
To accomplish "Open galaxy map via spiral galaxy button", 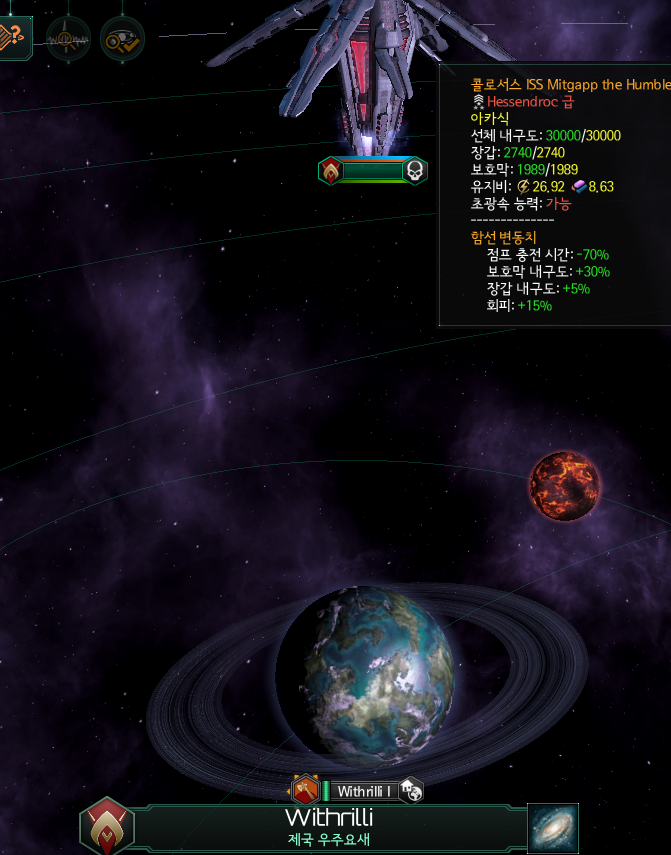I will click(553, 828).
